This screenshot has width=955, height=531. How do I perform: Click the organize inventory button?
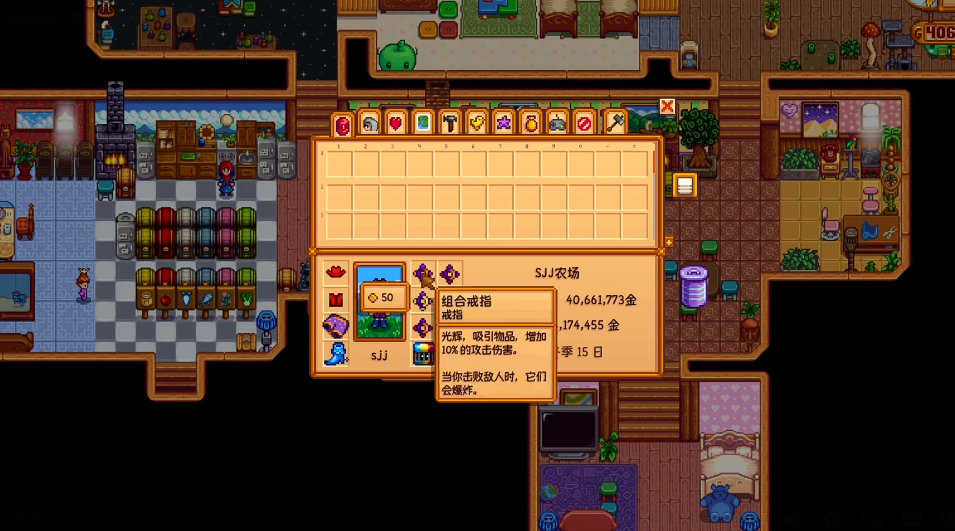(x=685, y=185)
